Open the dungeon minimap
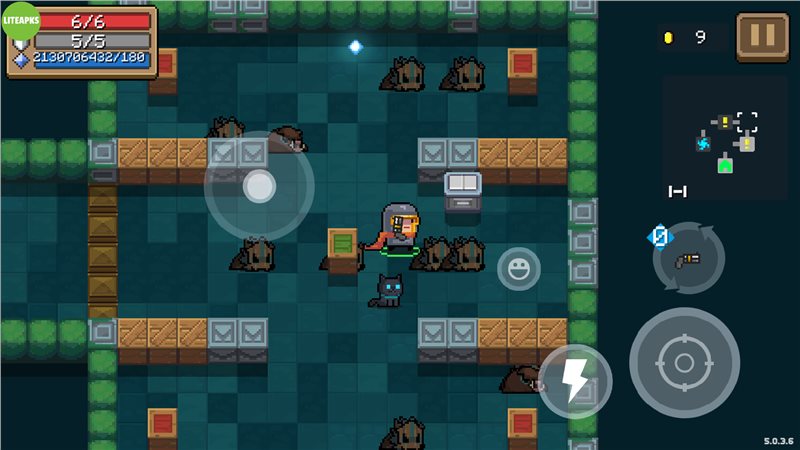The width and height of the screenshot is (800, 450). click(x=725, y=142)
